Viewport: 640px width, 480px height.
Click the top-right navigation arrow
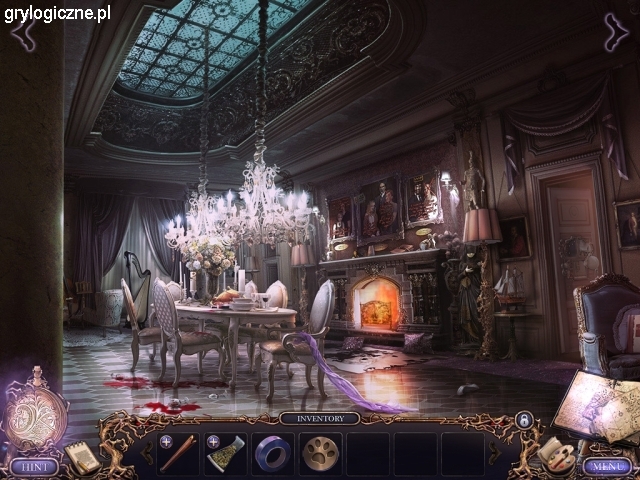pos(616,31)
